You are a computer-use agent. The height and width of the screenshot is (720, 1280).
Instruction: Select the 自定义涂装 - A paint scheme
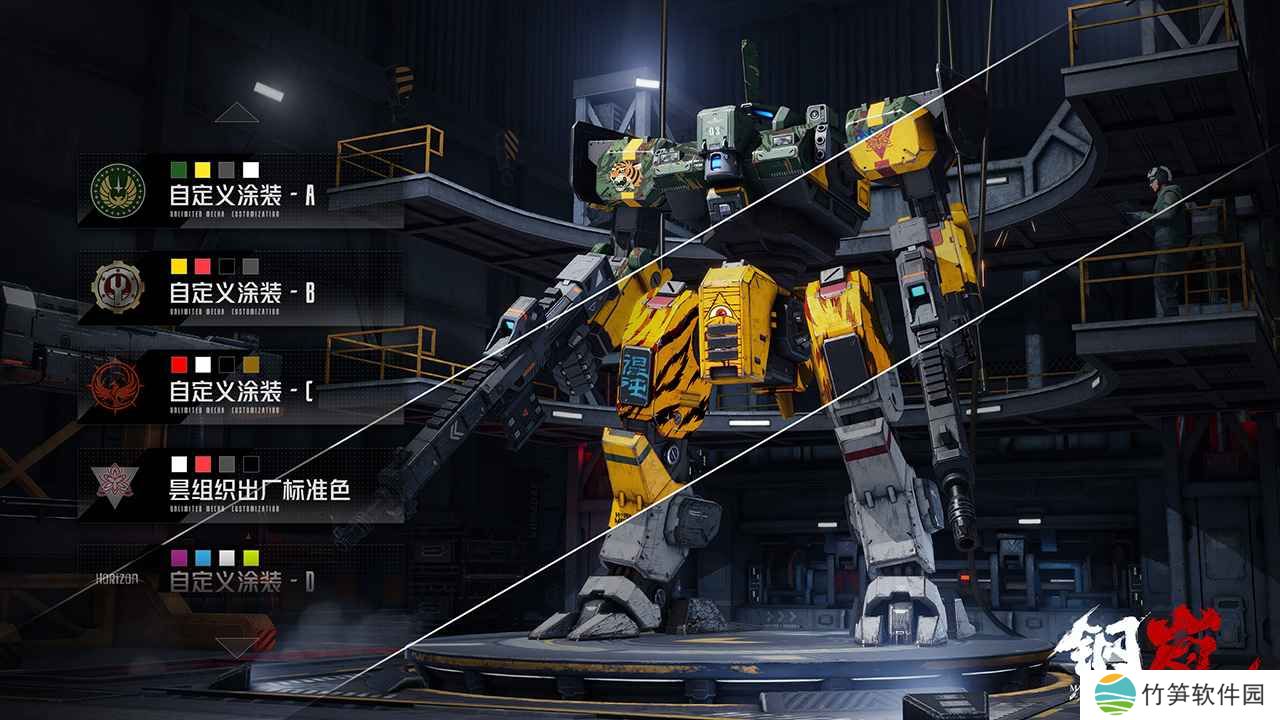pos(240,190)
